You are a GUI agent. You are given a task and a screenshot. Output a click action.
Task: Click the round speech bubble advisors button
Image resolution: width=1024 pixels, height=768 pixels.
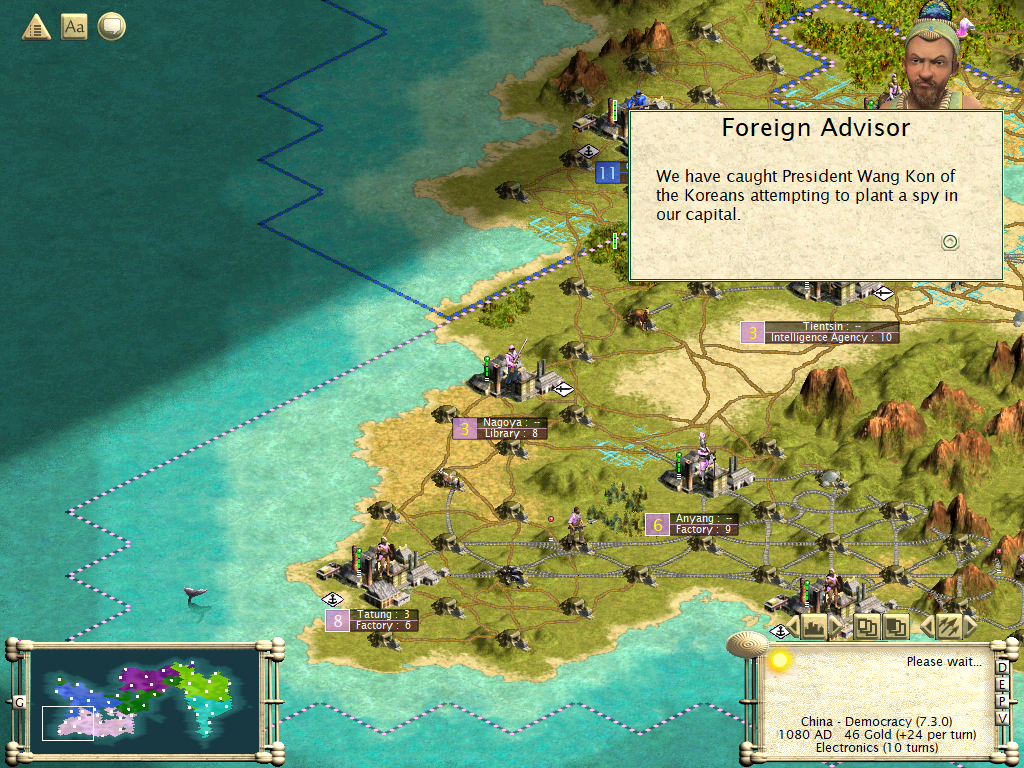[x=110, y=27]
